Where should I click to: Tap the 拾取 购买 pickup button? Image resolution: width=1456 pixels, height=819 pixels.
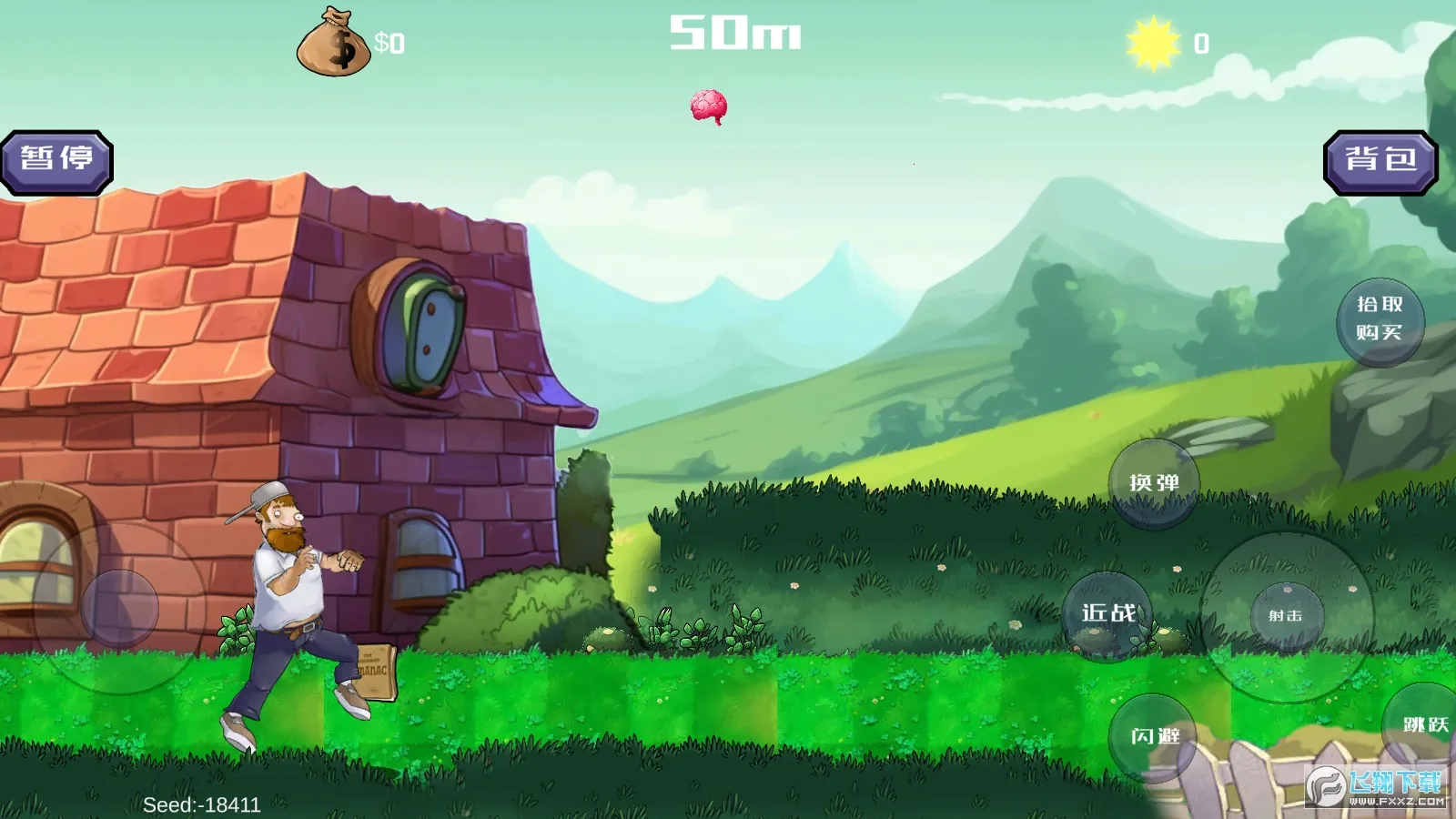(1380, 320)
